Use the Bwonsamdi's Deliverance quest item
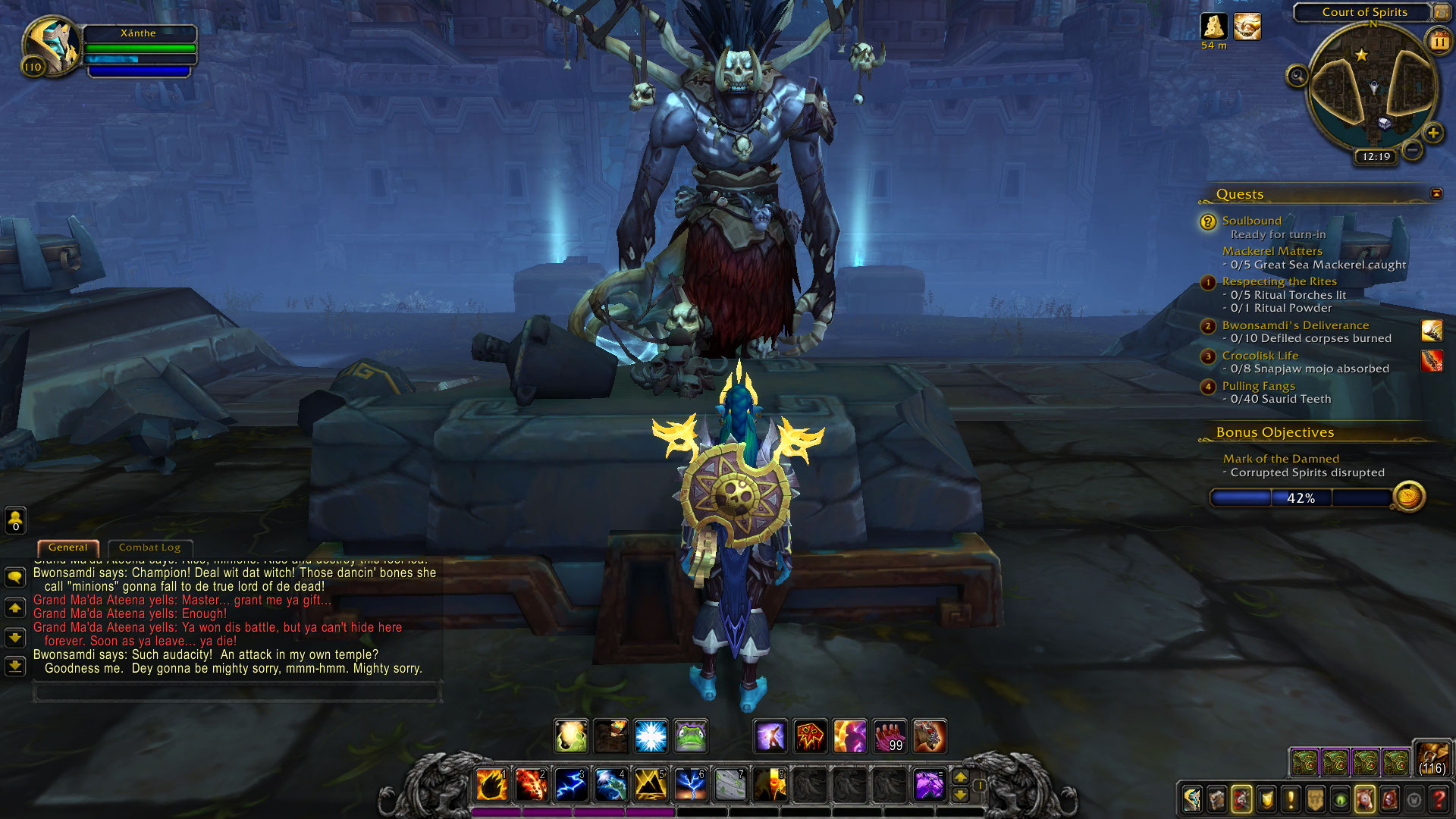This screenshot has width=1456, height=819. (1431, 331)
